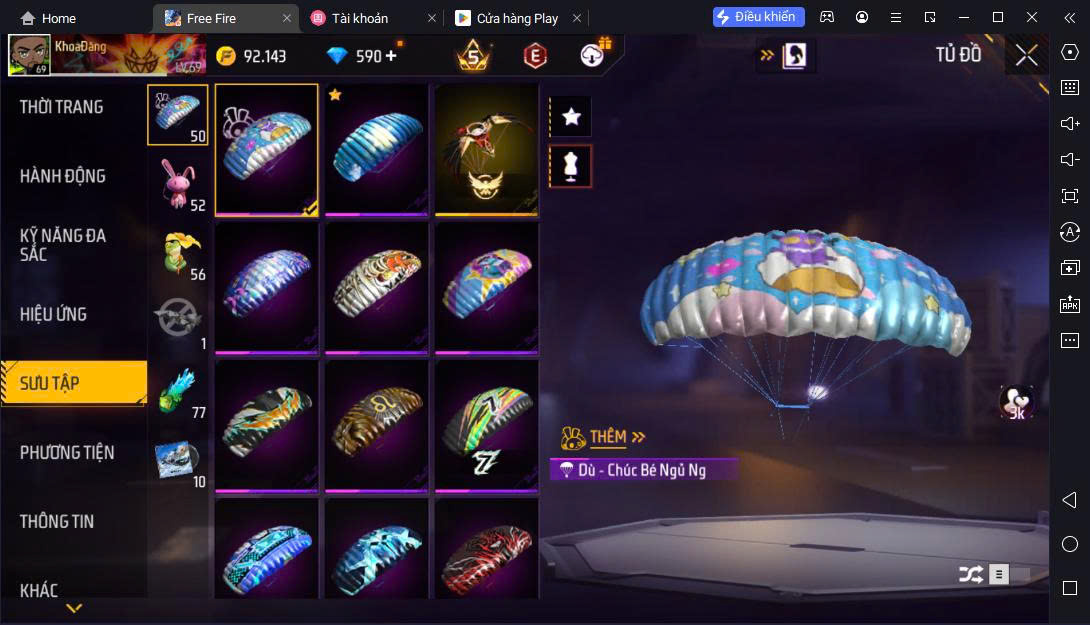Choose the pink bunny subcategory icon
The width and height of the screenshot is (1090, 625).
[178, 185]
